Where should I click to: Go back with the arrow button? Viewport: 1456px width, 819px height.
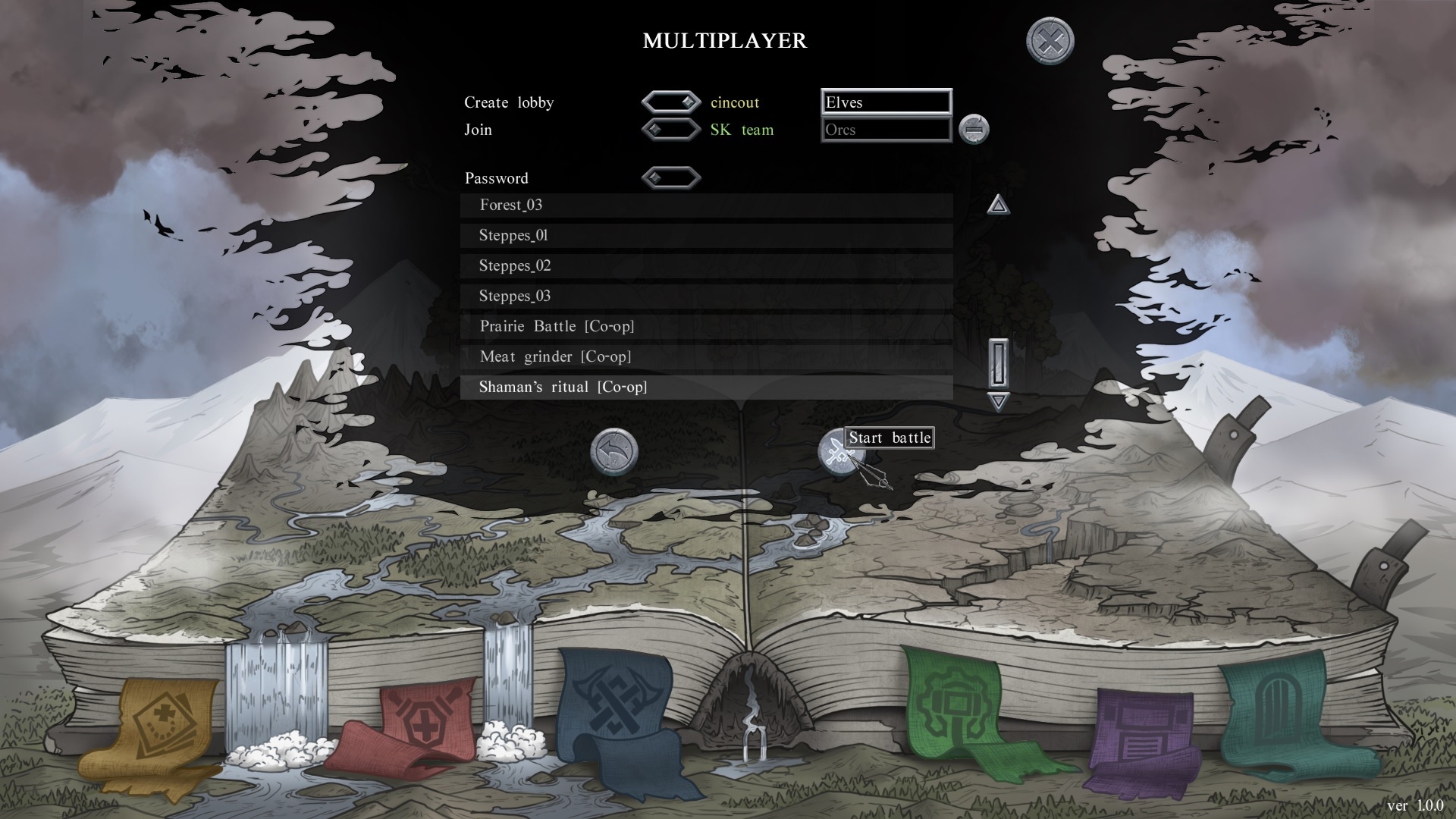(613, 453)
